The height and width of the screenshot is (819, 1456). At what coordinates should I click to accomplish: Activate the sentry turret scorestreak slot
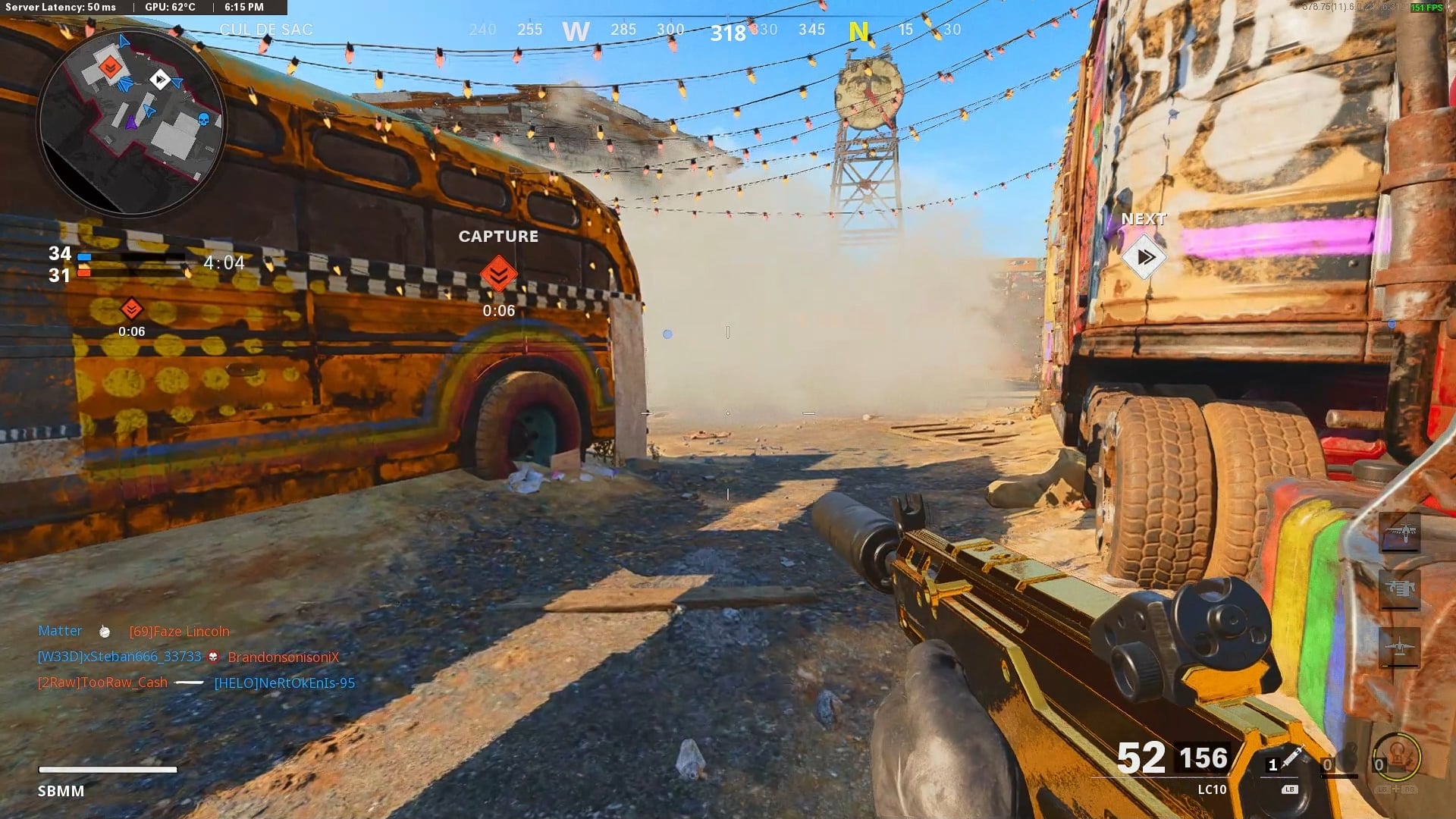1399,588
